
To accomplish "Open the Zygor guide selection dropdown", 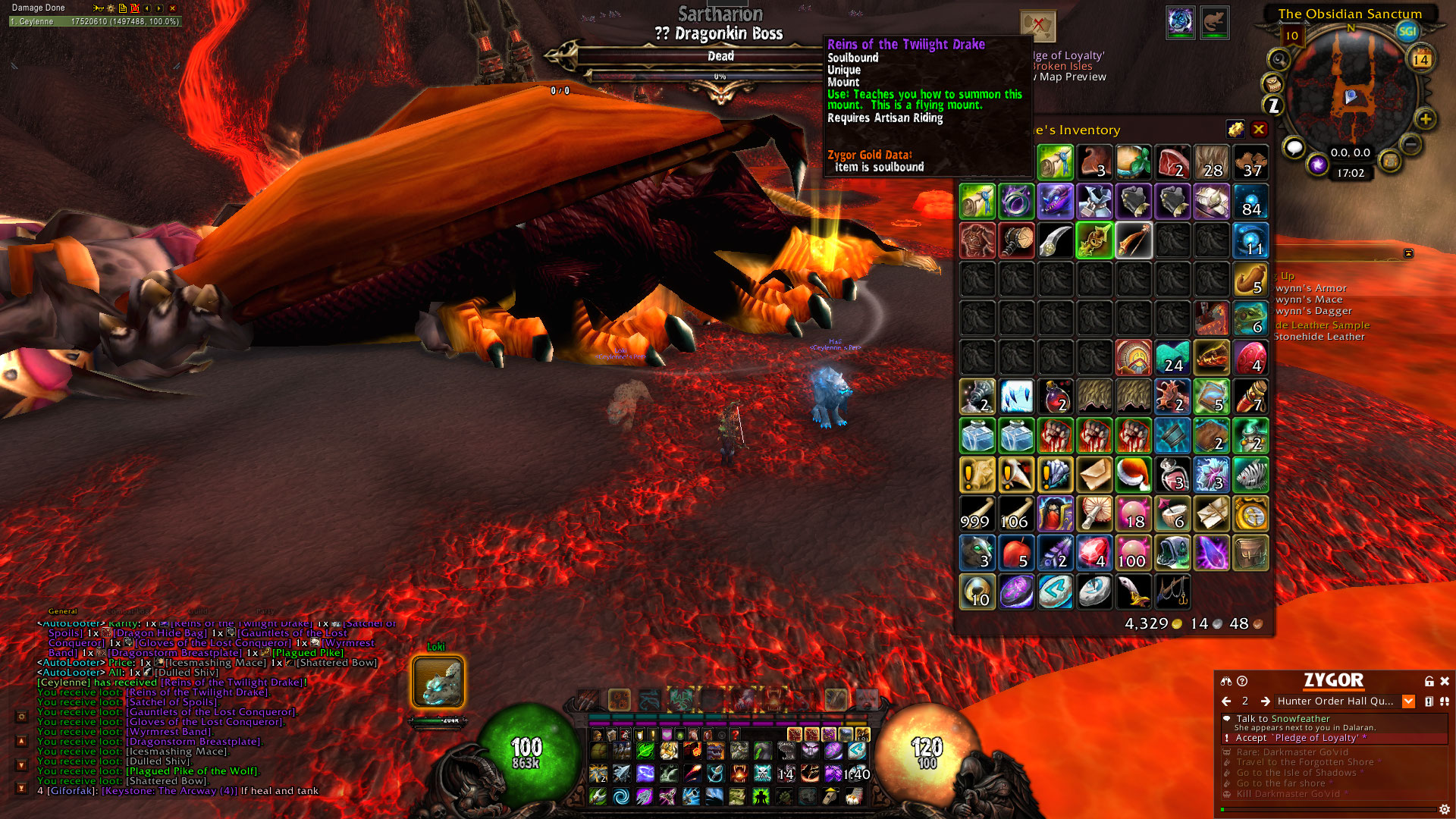I will tap(1408, 701).
